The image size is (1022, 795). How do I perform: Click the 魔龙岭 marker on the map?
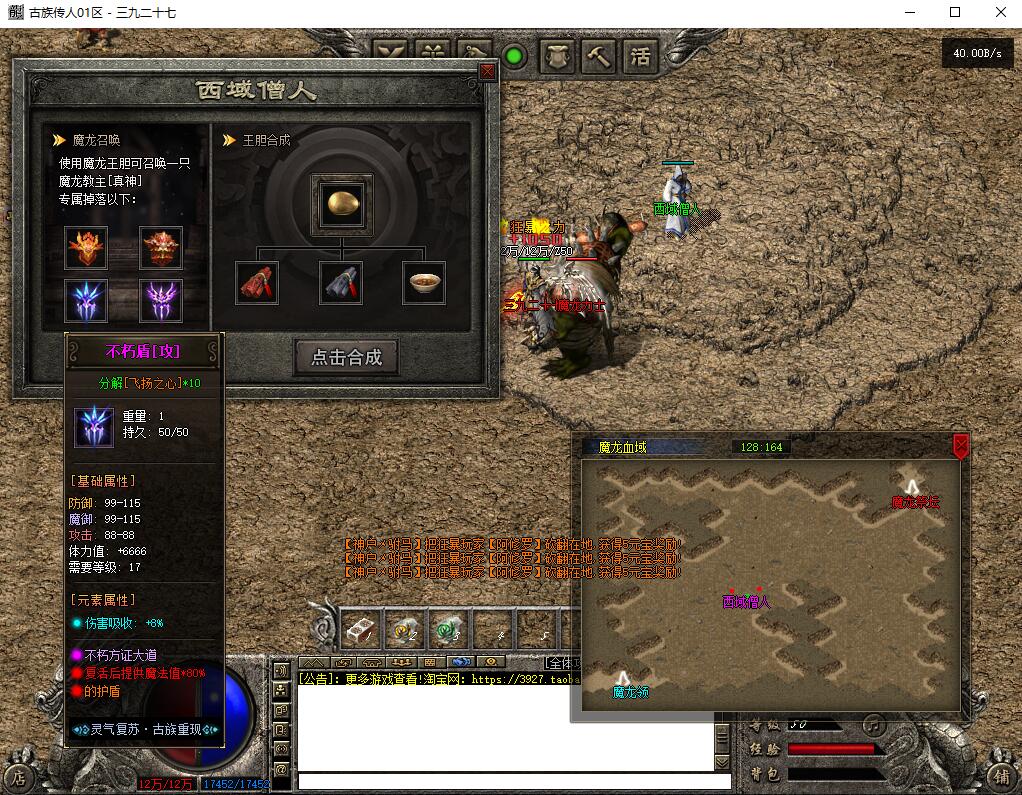coord(624,679)
